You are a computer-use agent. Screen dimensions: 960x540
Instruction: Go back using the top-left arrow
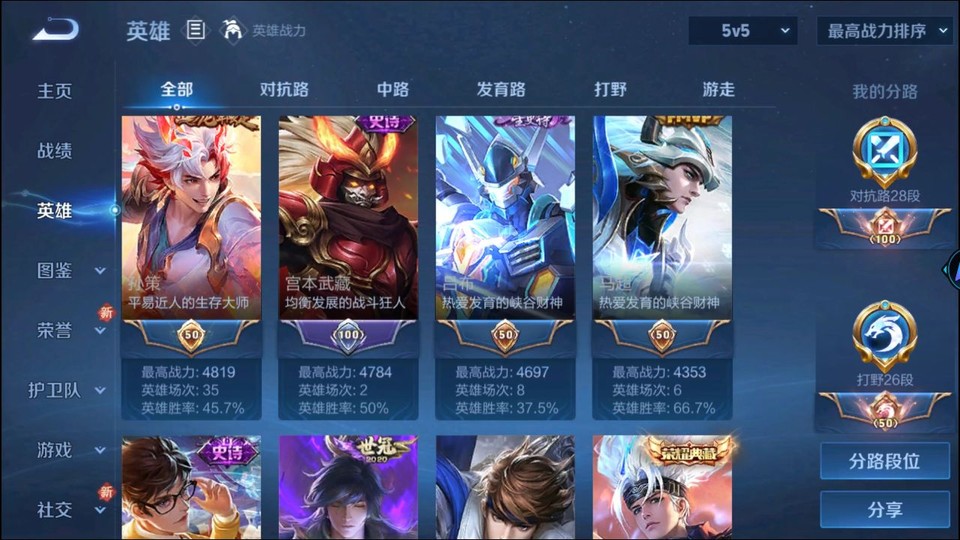(55, 31)
